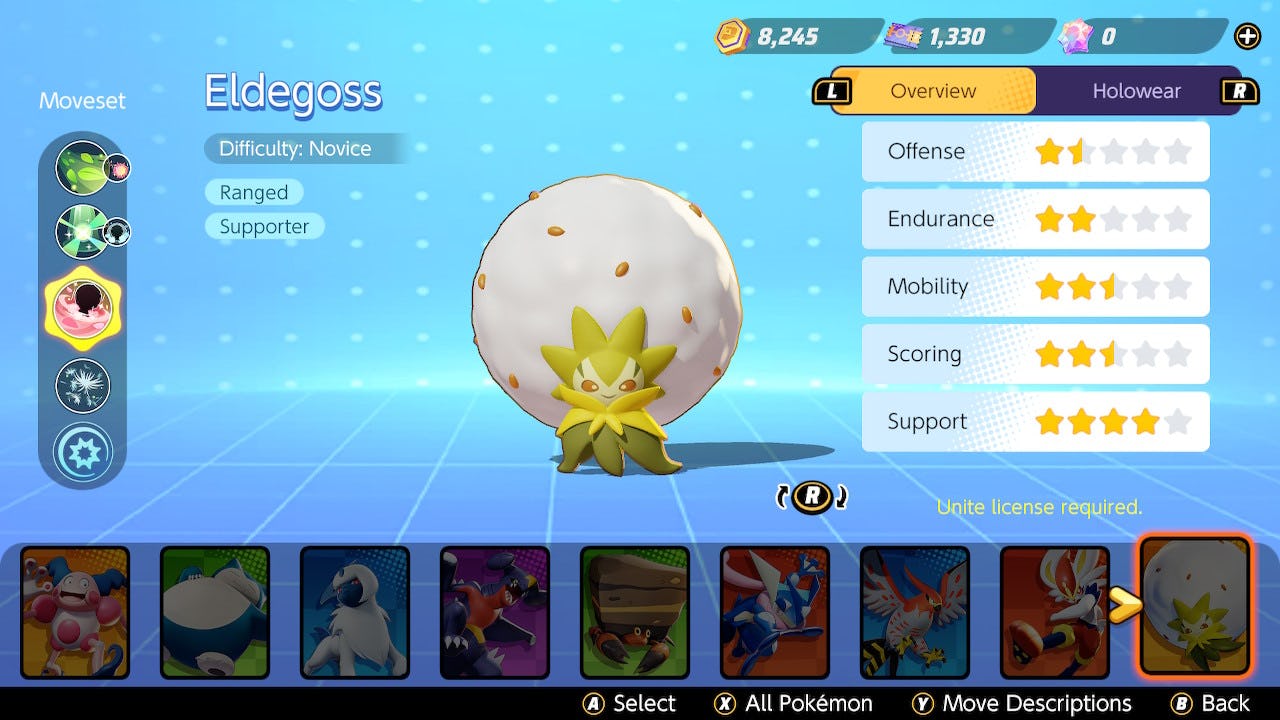The width and height of the screenshot is (1280, 720).
Task: Pick the Talonflame portrait
Action: point(915,611)
